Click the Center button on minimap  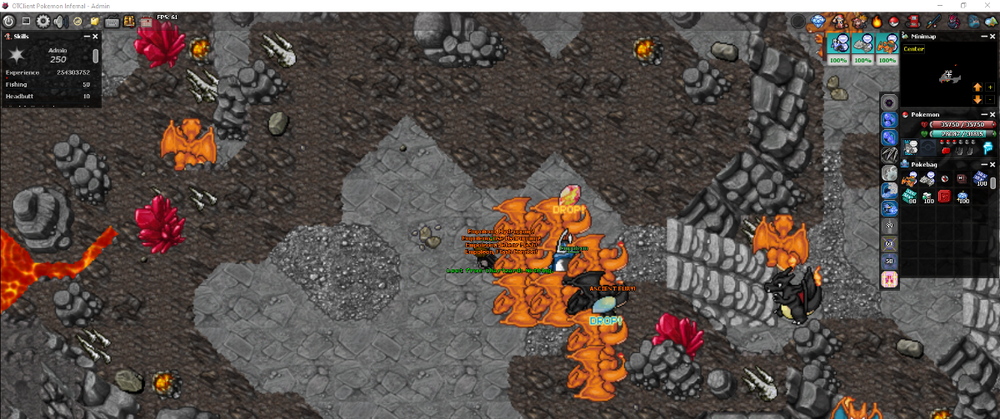point(915,48)
